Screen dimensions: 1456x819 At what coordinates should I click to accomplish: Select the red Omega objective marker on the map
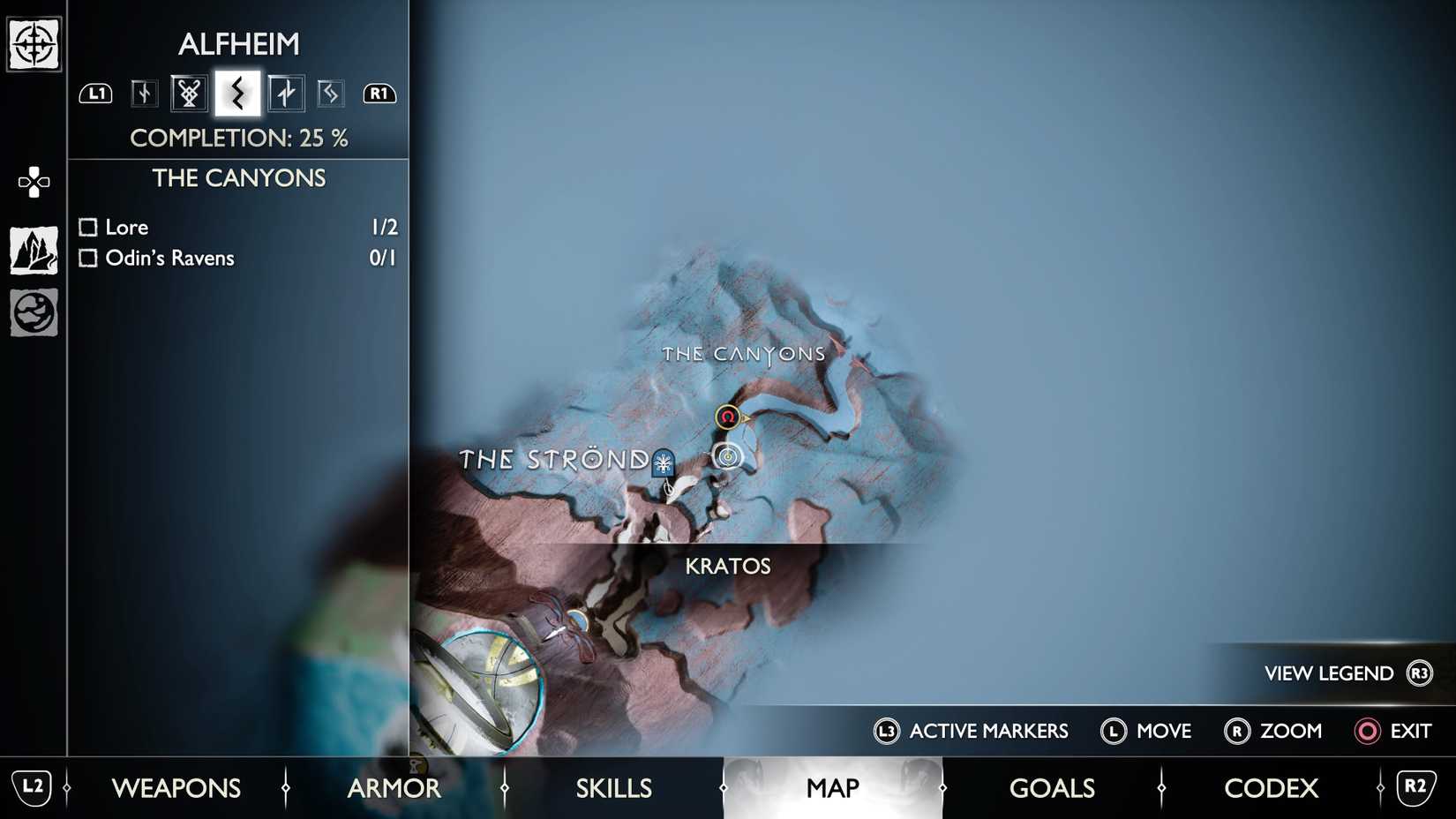click(727, 417)
